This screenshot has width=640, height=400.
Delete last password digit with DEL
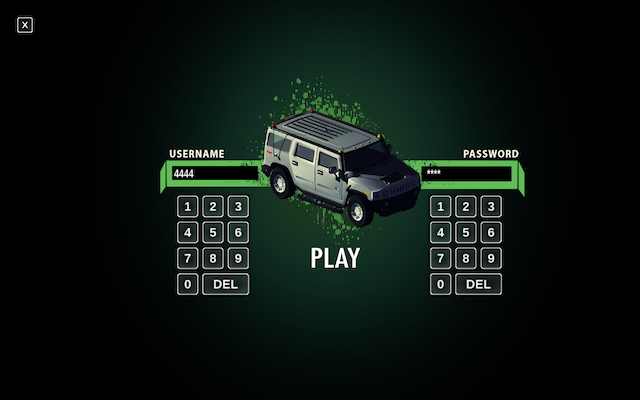478,285
